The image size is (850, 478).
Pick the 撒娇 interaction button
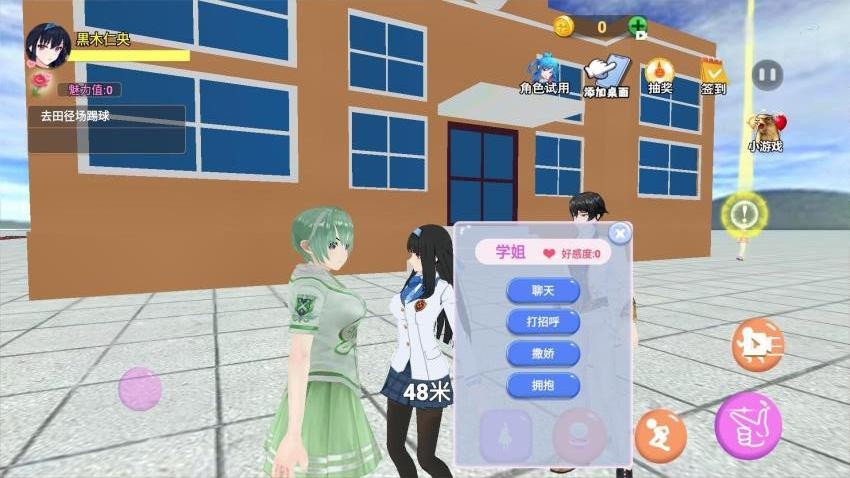(543, 353)
